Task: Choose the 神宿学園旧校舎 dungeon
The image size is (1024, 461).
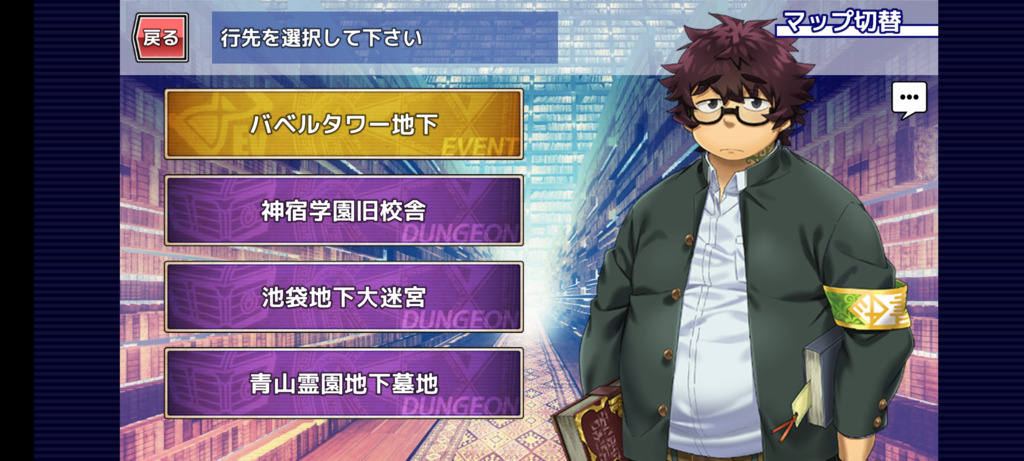Action: (344, 210)
